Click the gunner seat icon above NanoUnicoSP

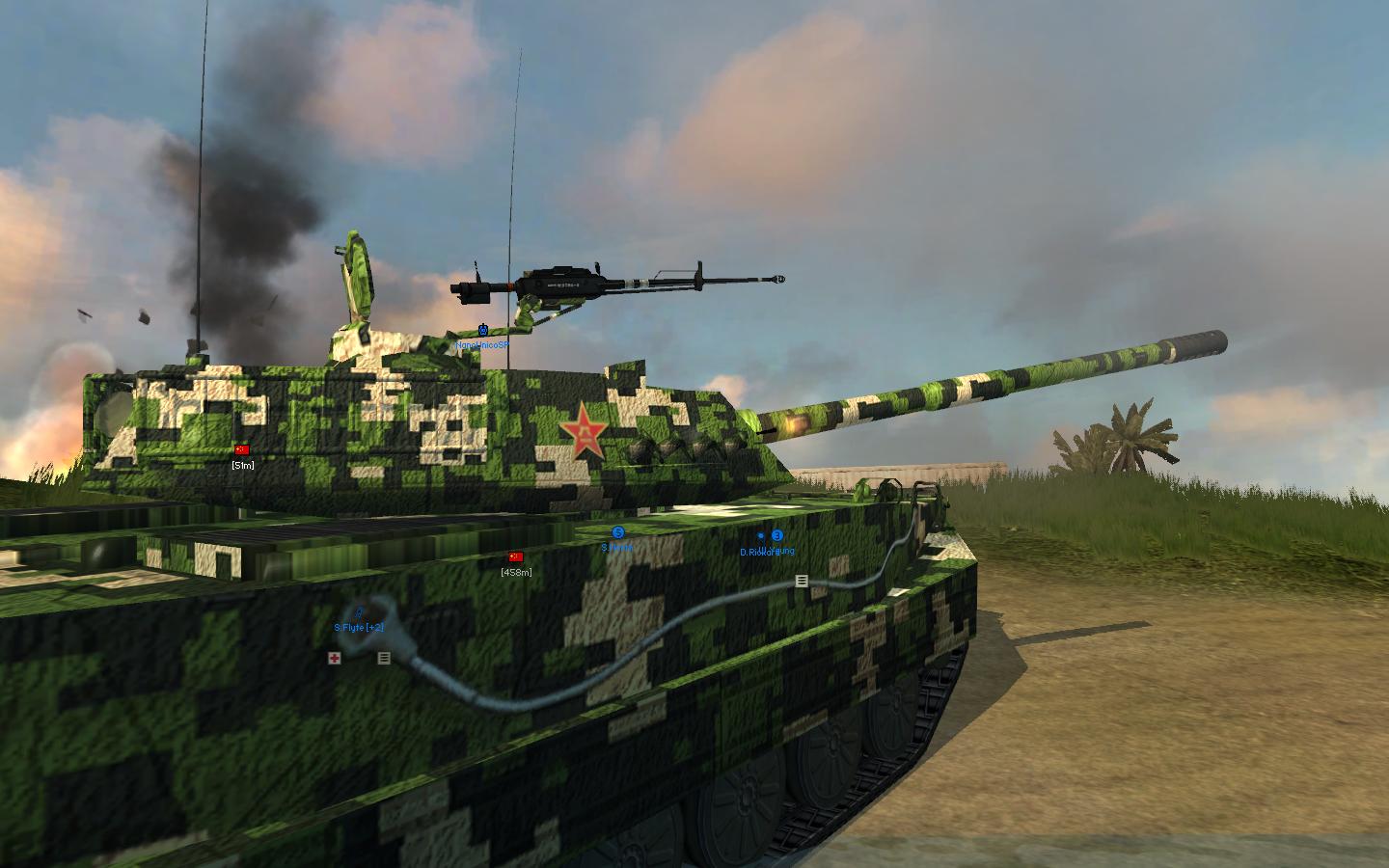482,330
